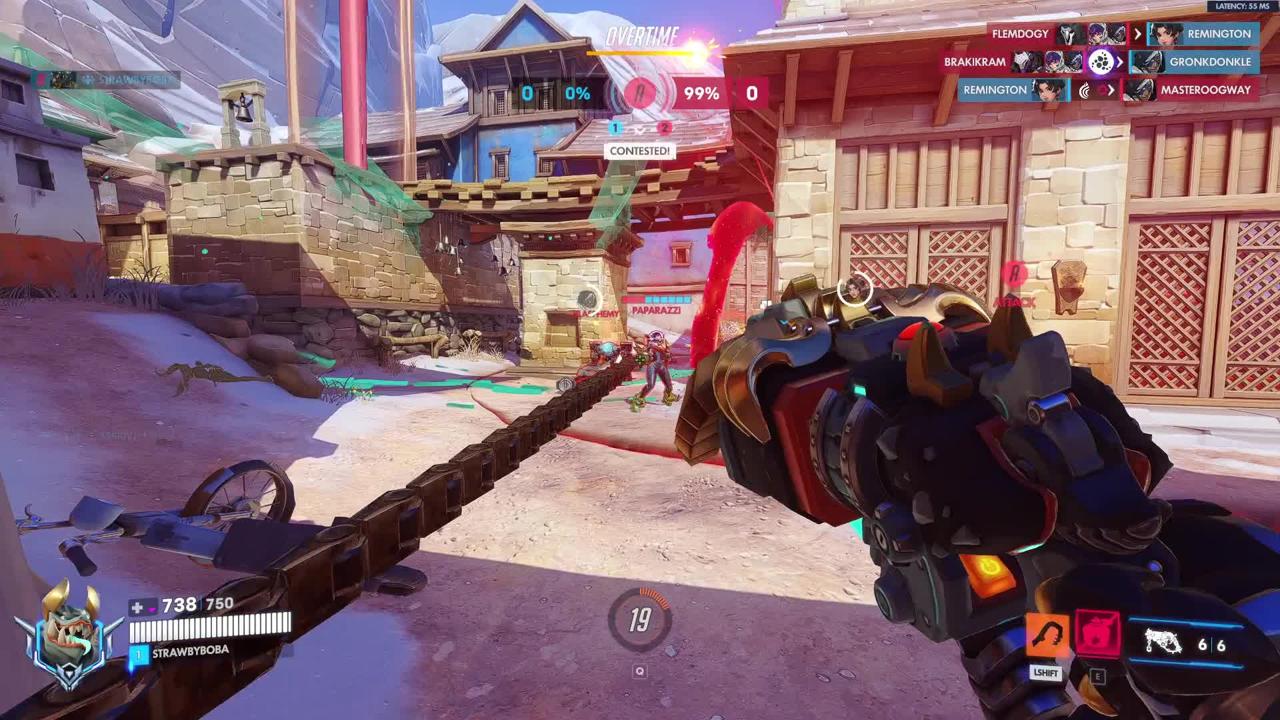The image size is (1280, 720).
Task: Click the MASTEROOGWAY kill feed entry
Action: 1205,90
